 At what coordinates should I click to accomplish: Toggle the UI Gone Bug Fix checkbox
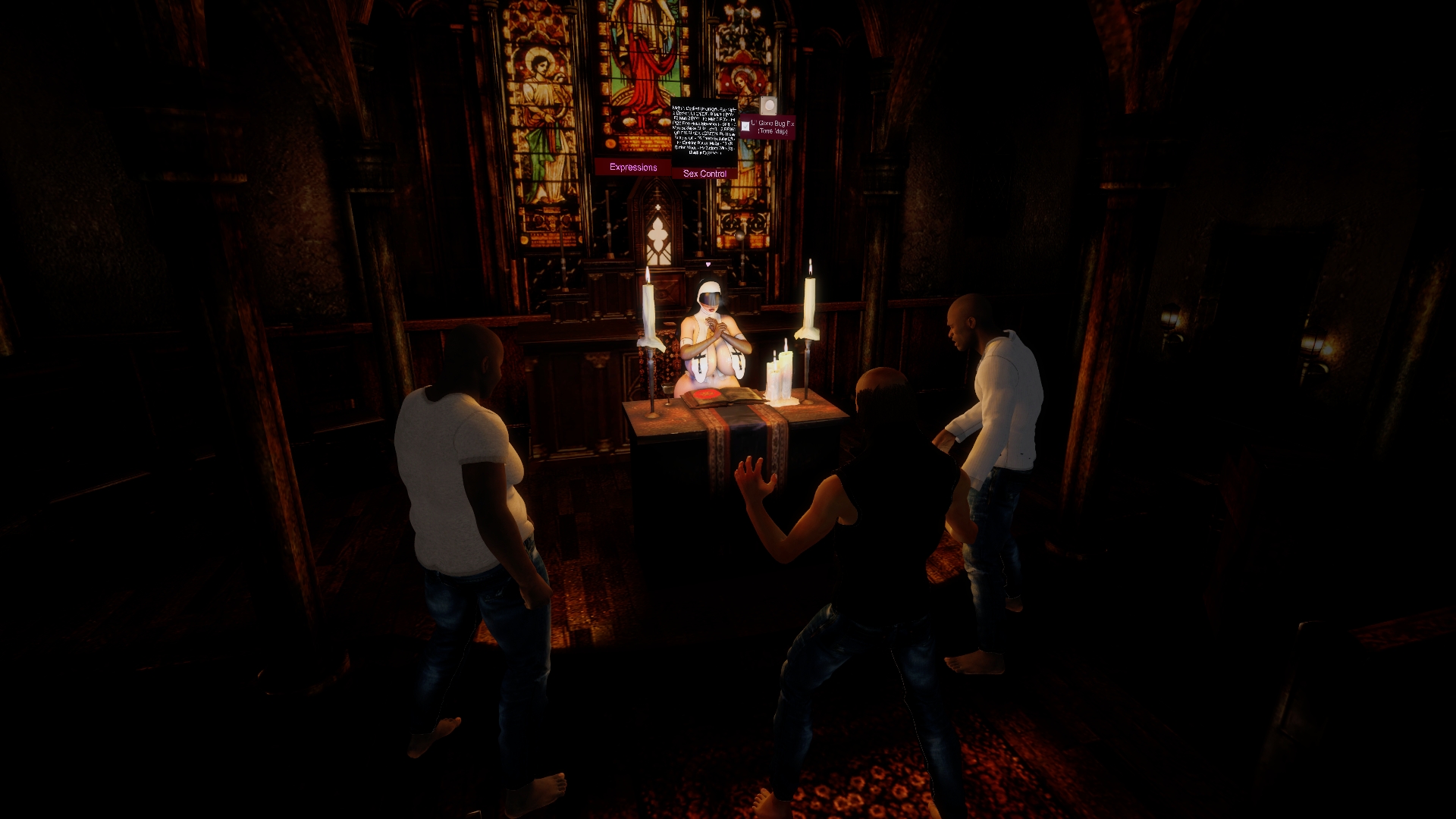745,127
